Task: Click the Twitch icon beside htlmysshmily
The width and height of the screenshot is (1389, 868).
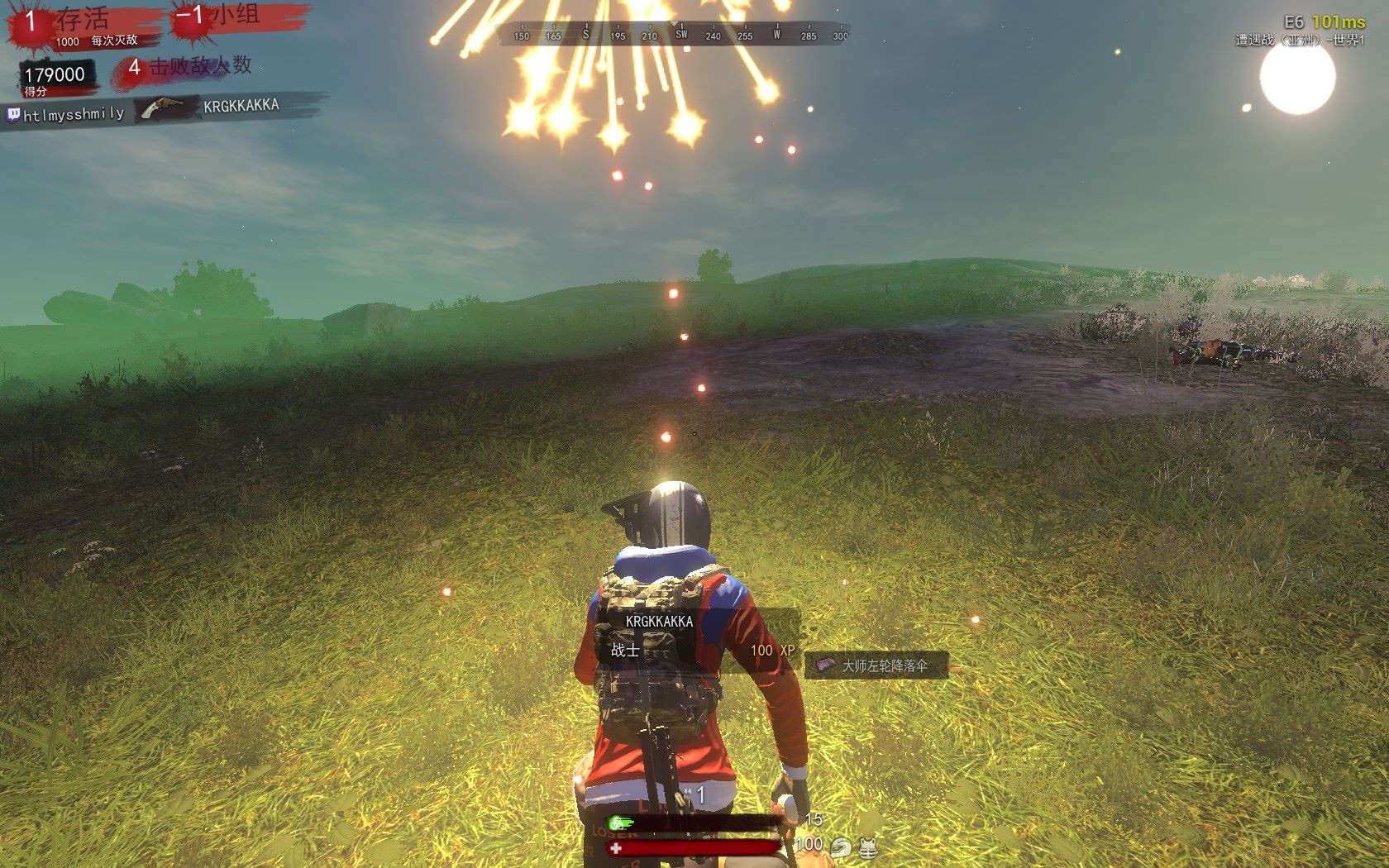Action: coord(13,114)
